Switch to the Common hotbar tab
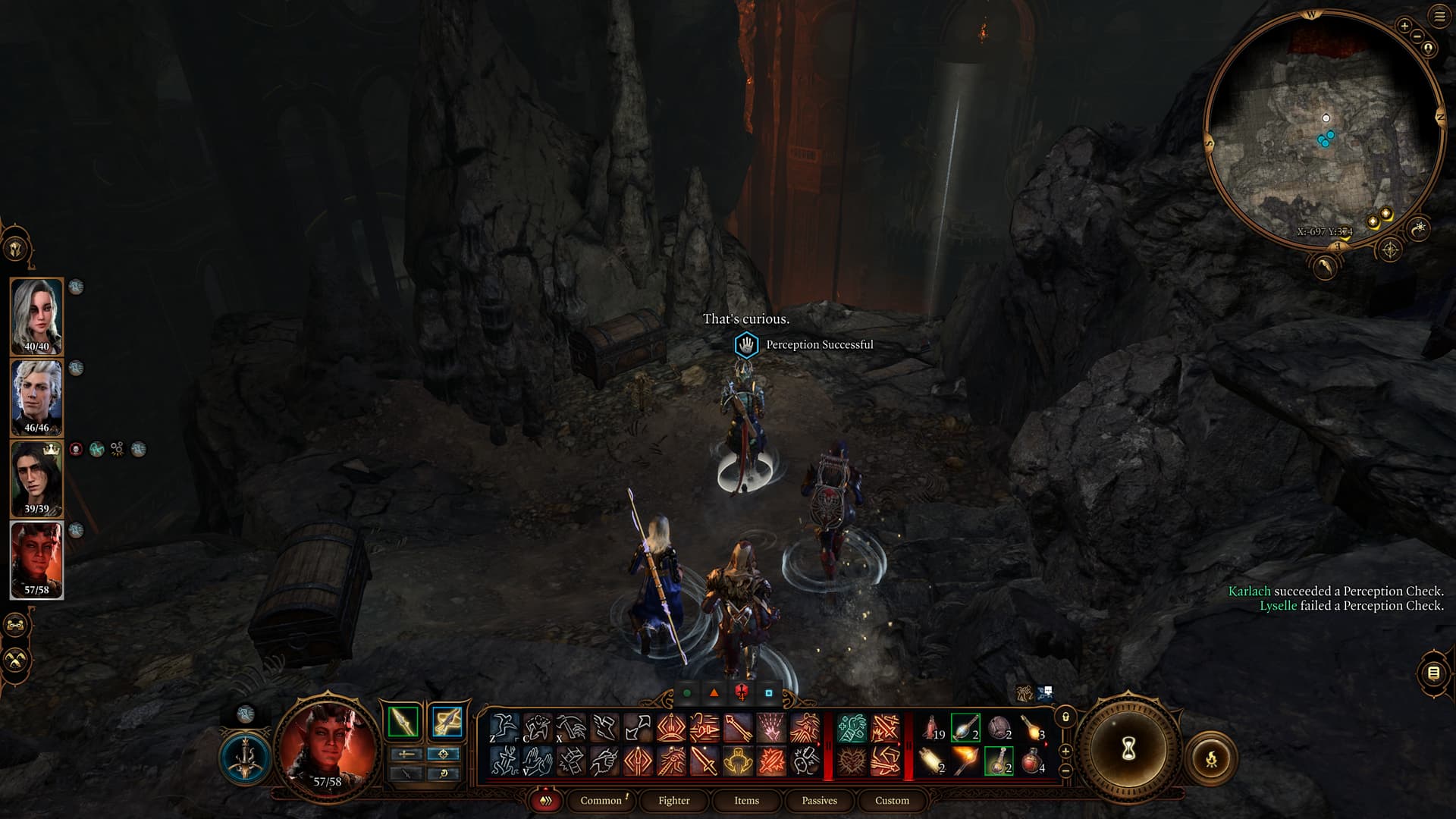1456x819 pixels. tap(601, 800)
